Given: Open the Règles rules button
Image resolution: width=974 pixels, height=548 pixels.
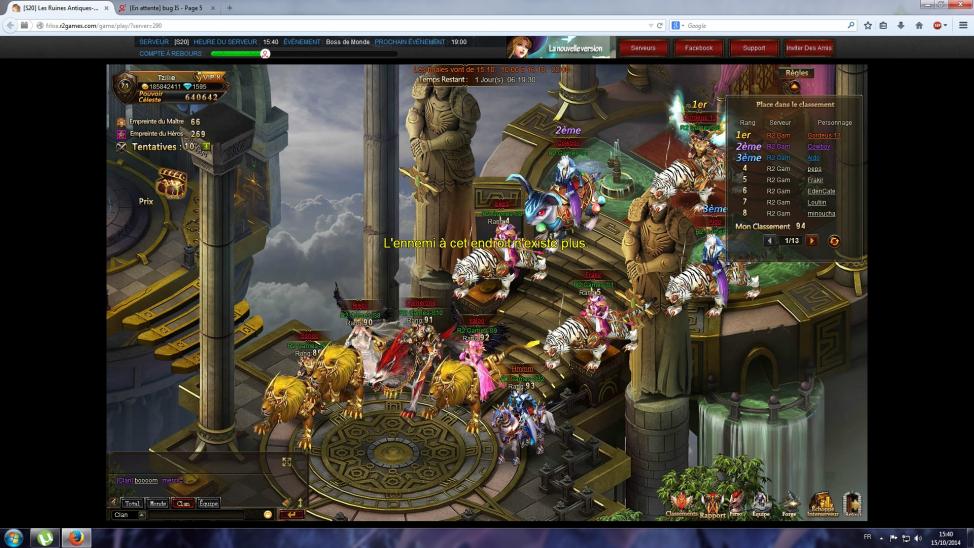Looking at the screenshot, I should [797, 73].
